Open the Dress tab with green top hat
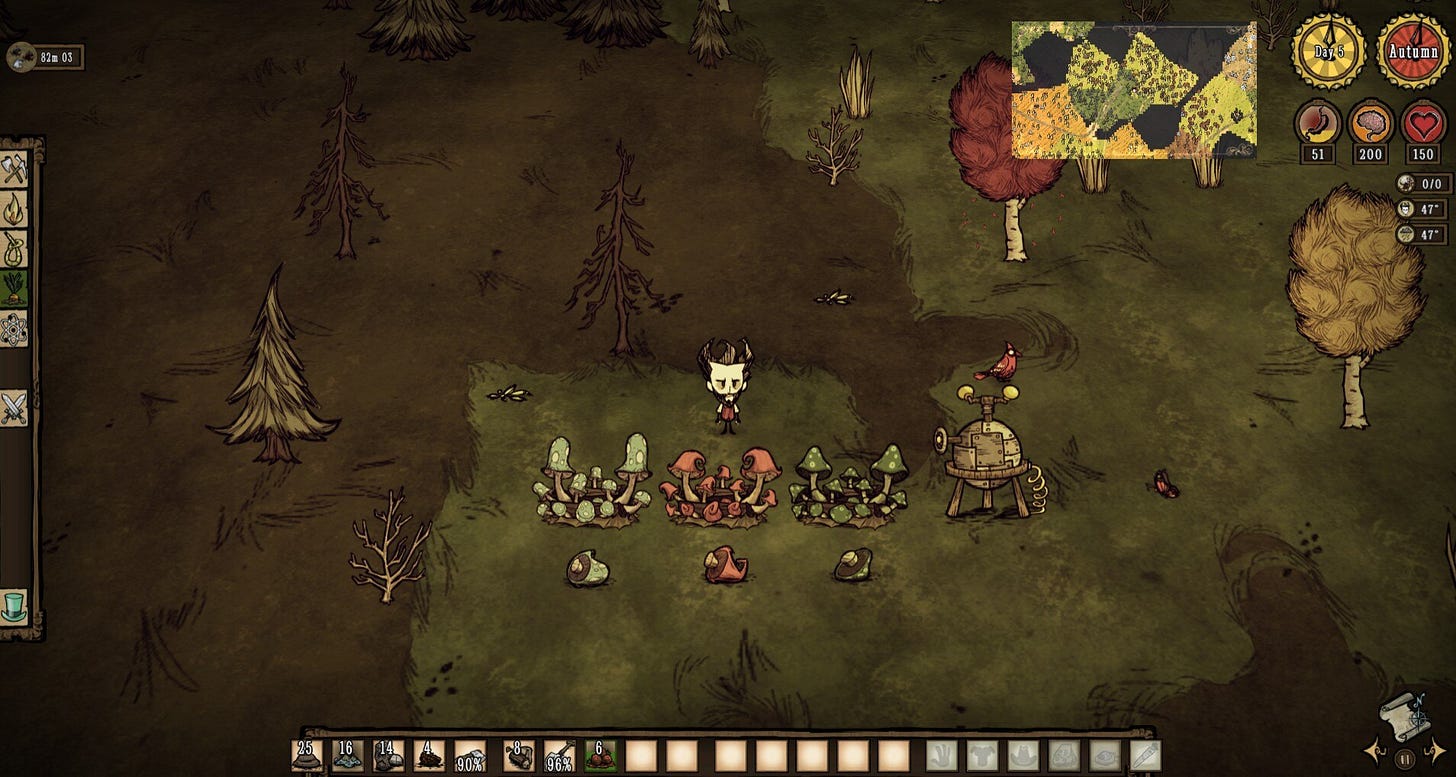The width and height of the screenshot is (1456, 777). point(14,606)
